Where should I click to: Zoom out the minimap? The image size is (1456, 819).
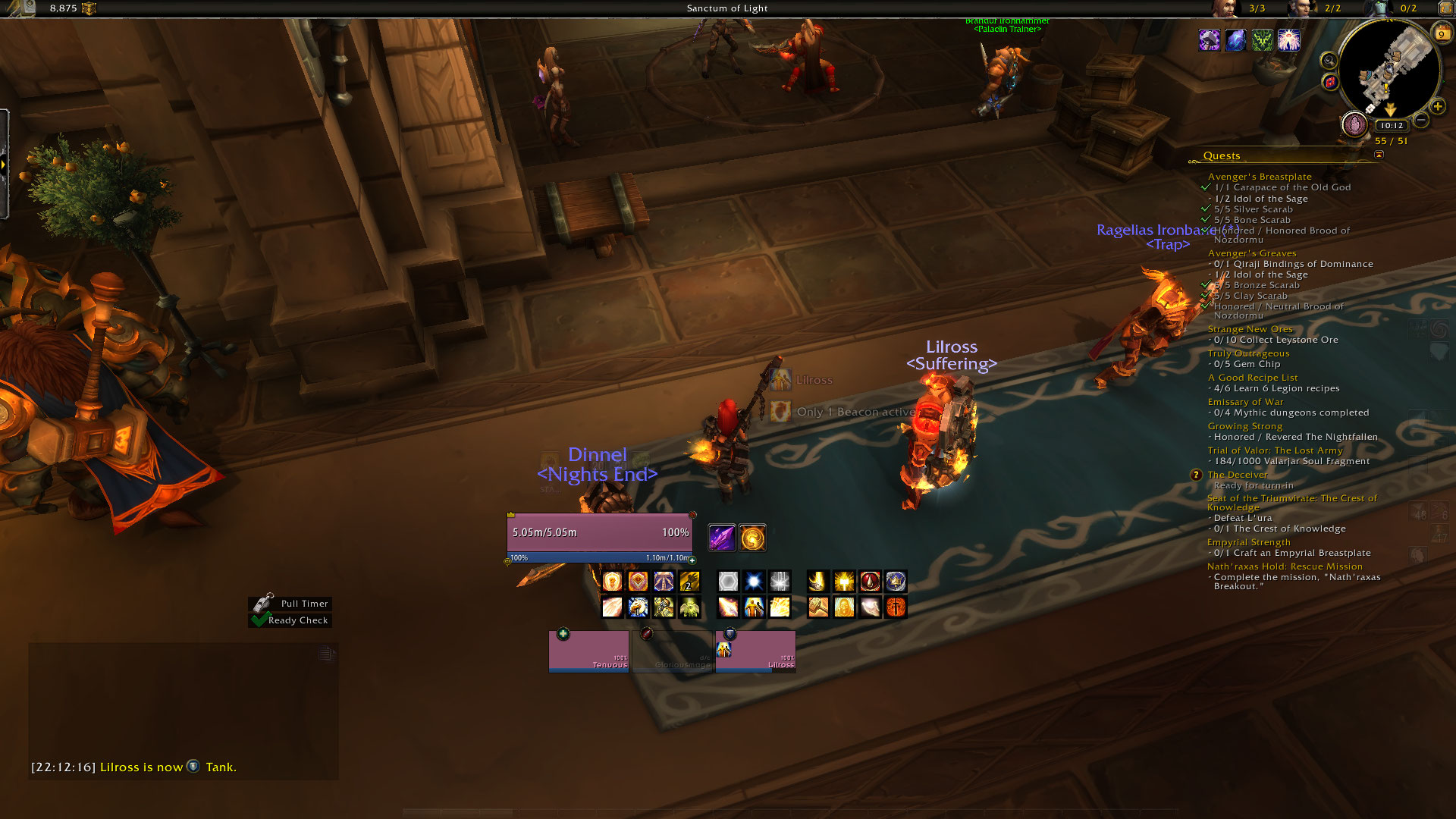1422,120
